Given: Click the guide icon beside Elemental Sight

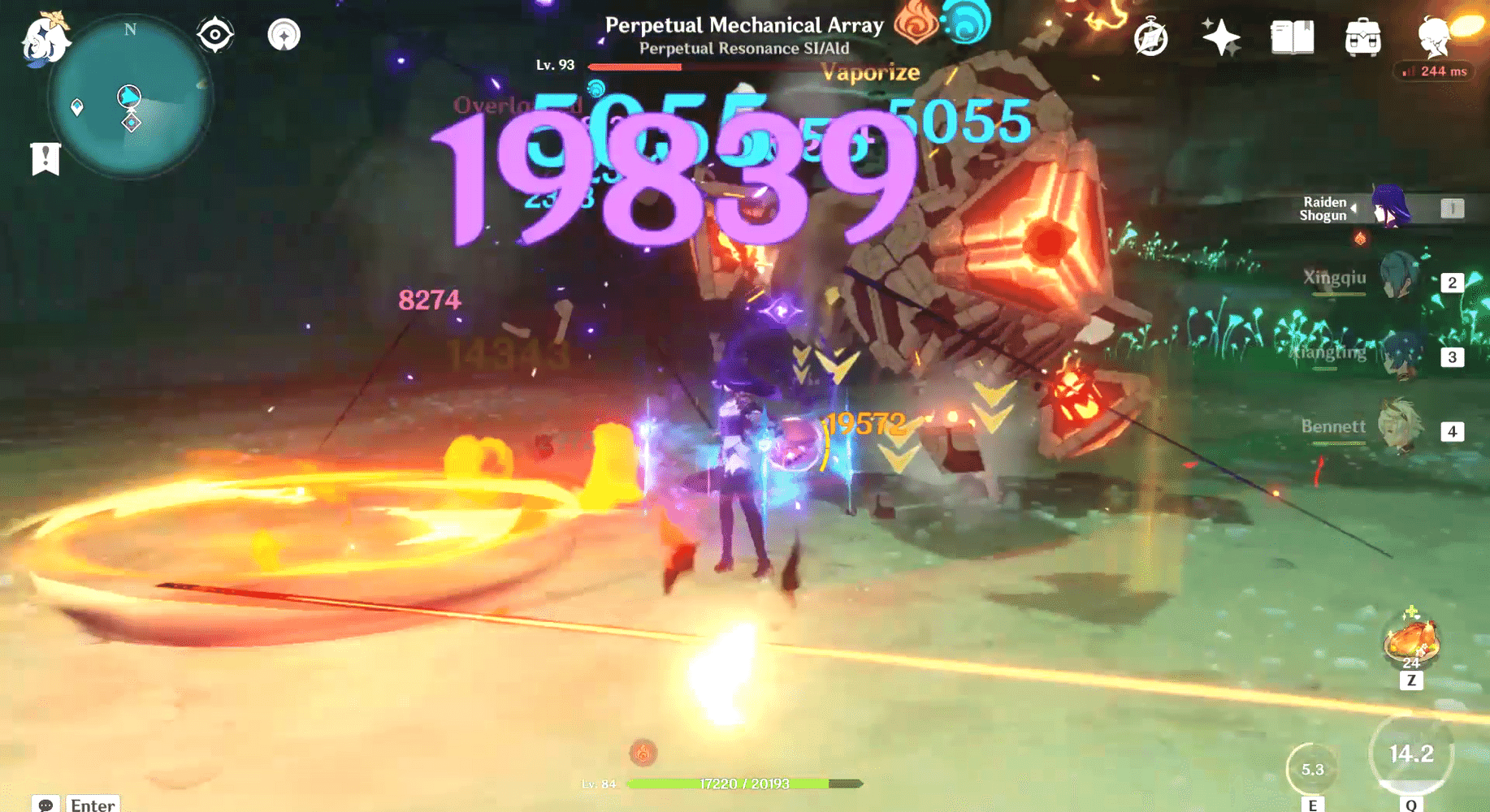Looking at the screenshot, I should coord(283,35).
